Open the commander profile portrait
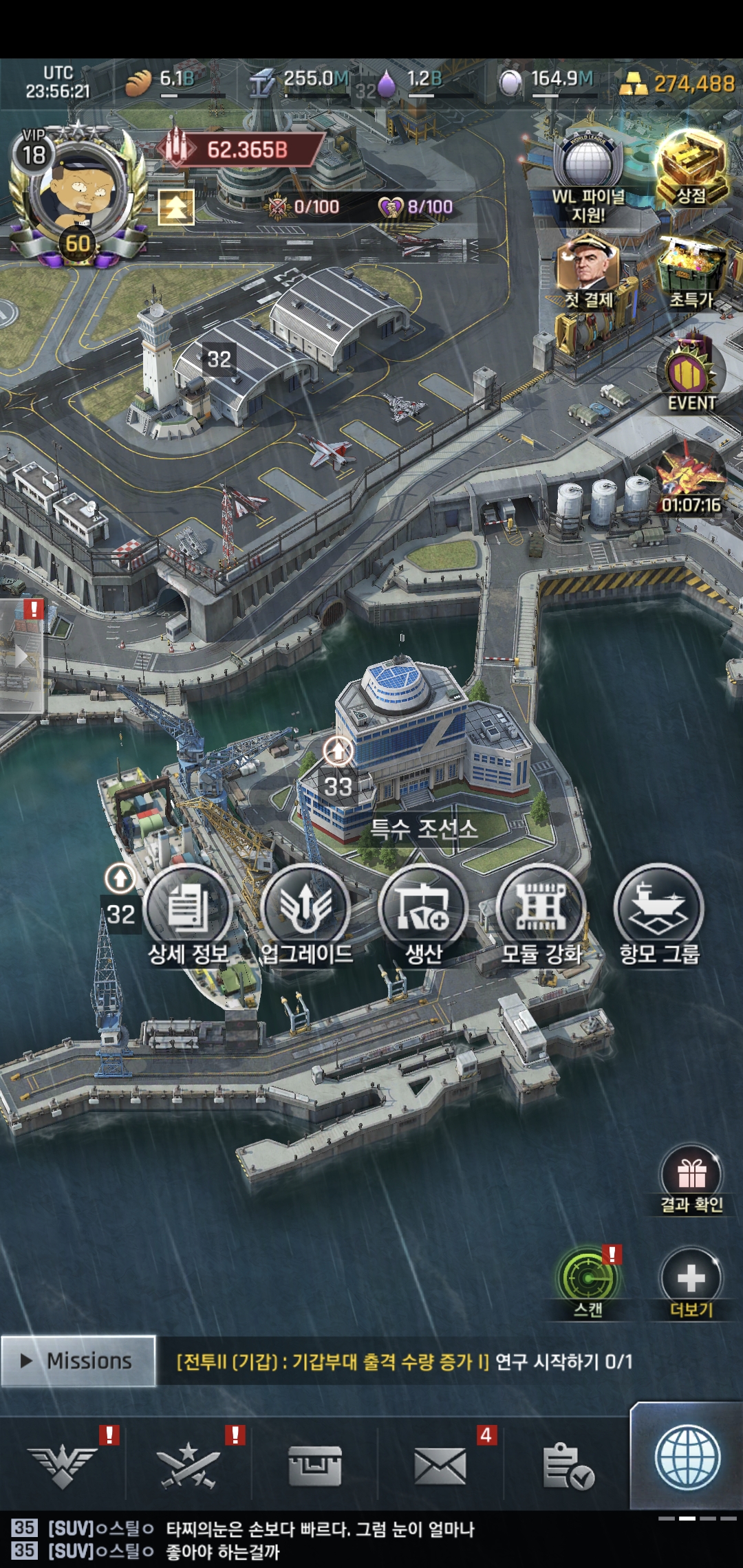 pyautogui.click(x=77, y=193)
